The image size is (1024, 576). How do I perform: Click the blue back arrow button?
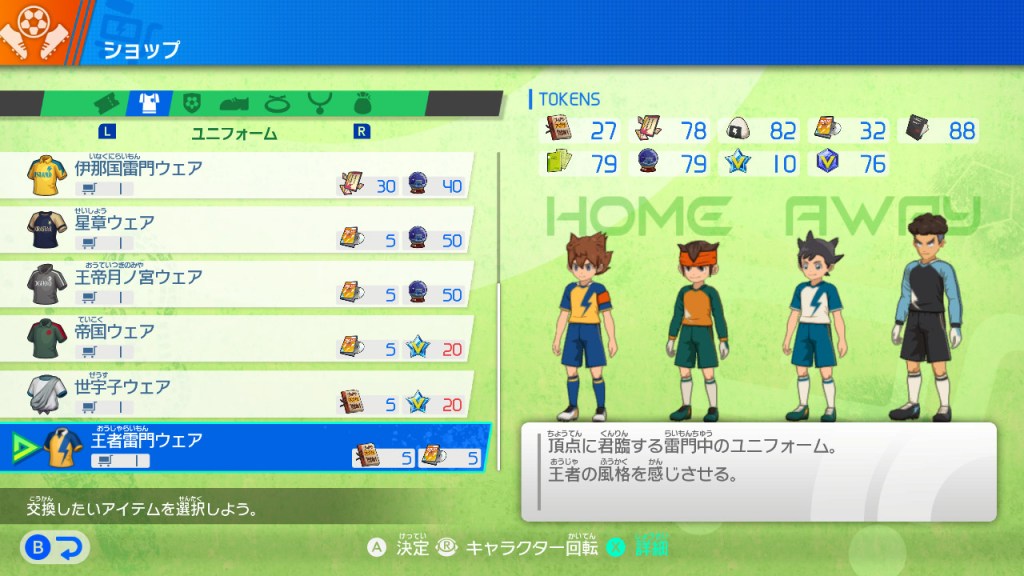tap(56, 546)
